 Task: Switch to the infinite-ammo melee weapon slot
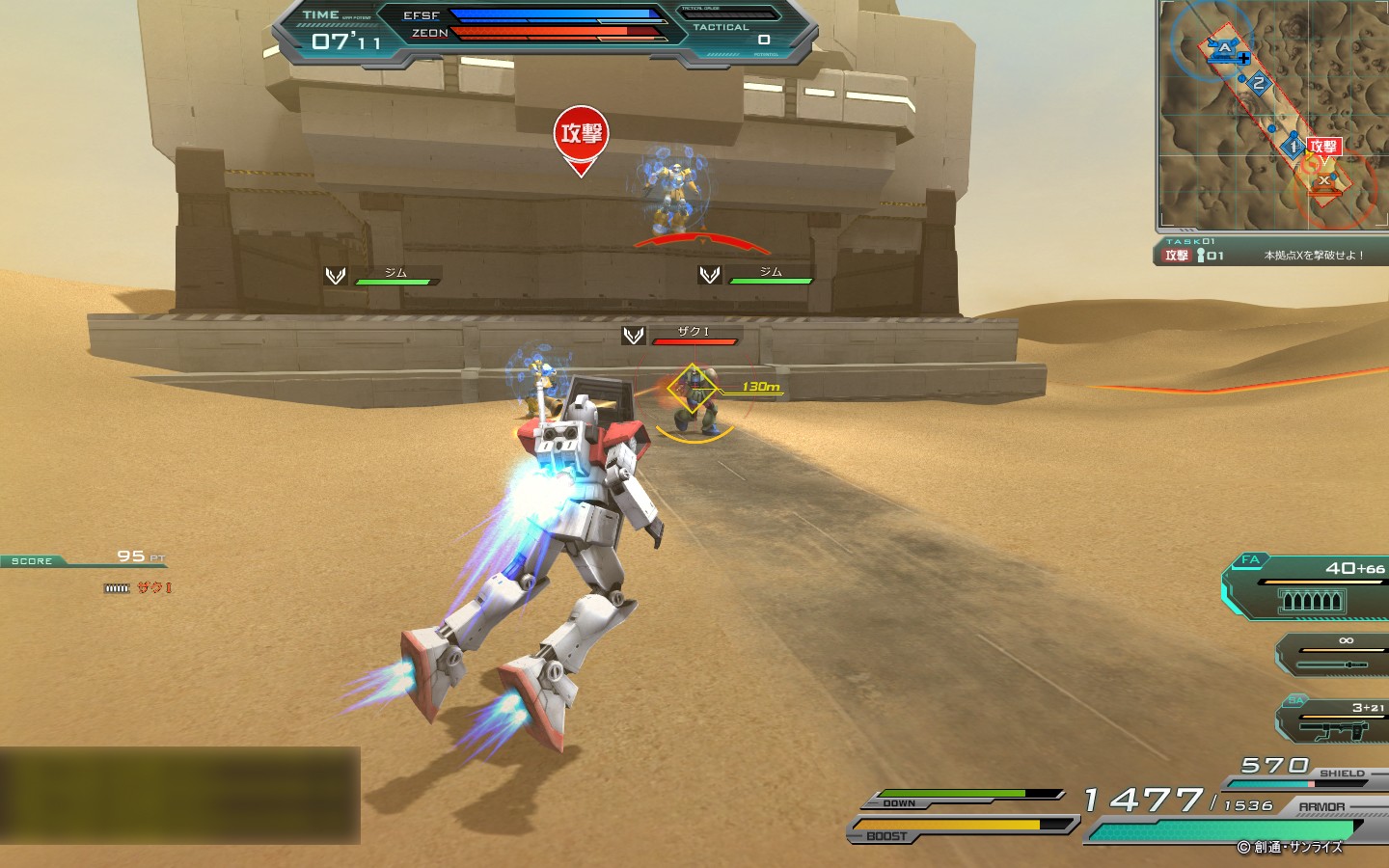(x=1336, y=655)
